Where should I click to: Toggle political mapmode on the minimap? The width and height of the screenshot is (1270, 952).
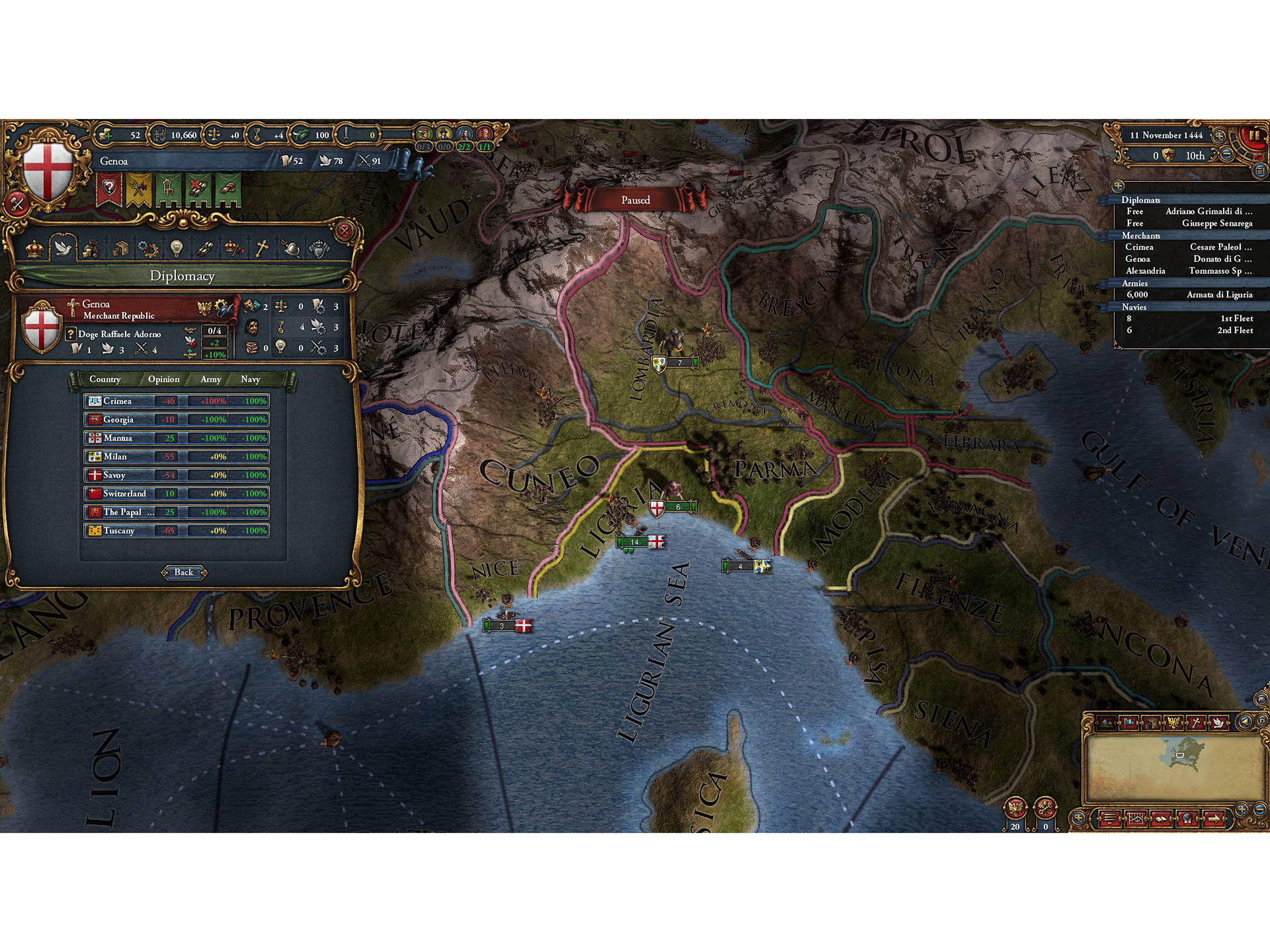(x=1129, y=722)
